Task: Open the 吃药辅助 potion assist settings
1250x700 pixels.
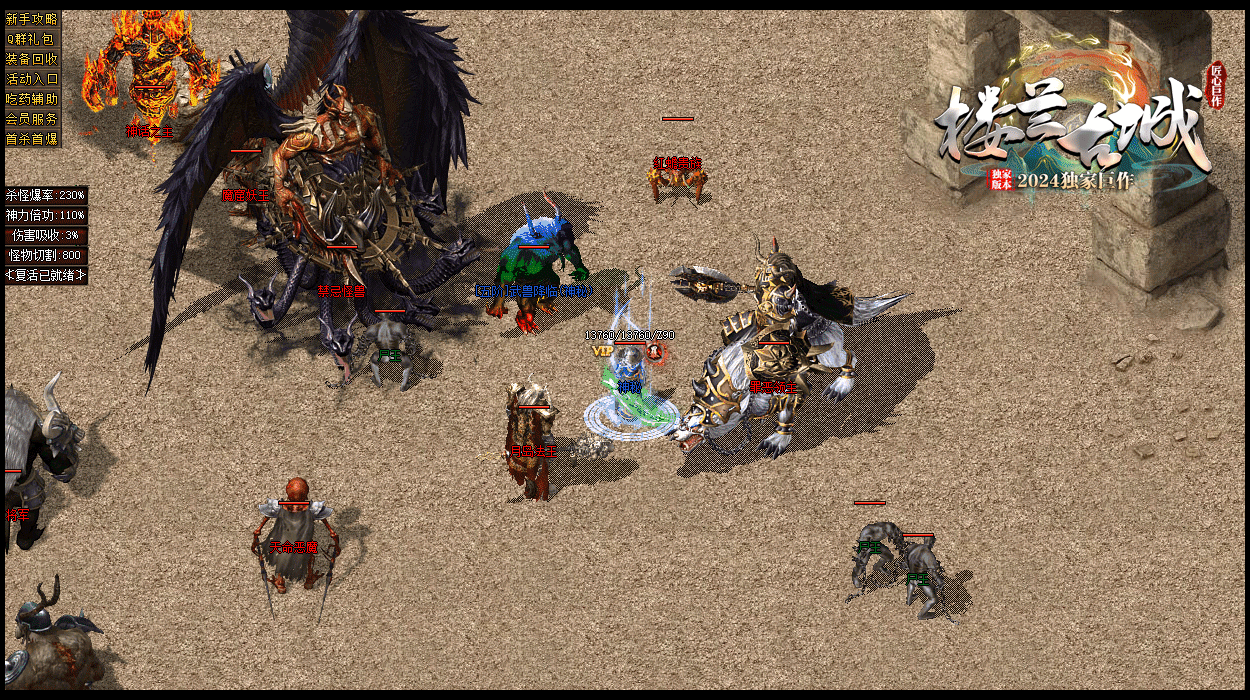Action: [x=32, y=99]
